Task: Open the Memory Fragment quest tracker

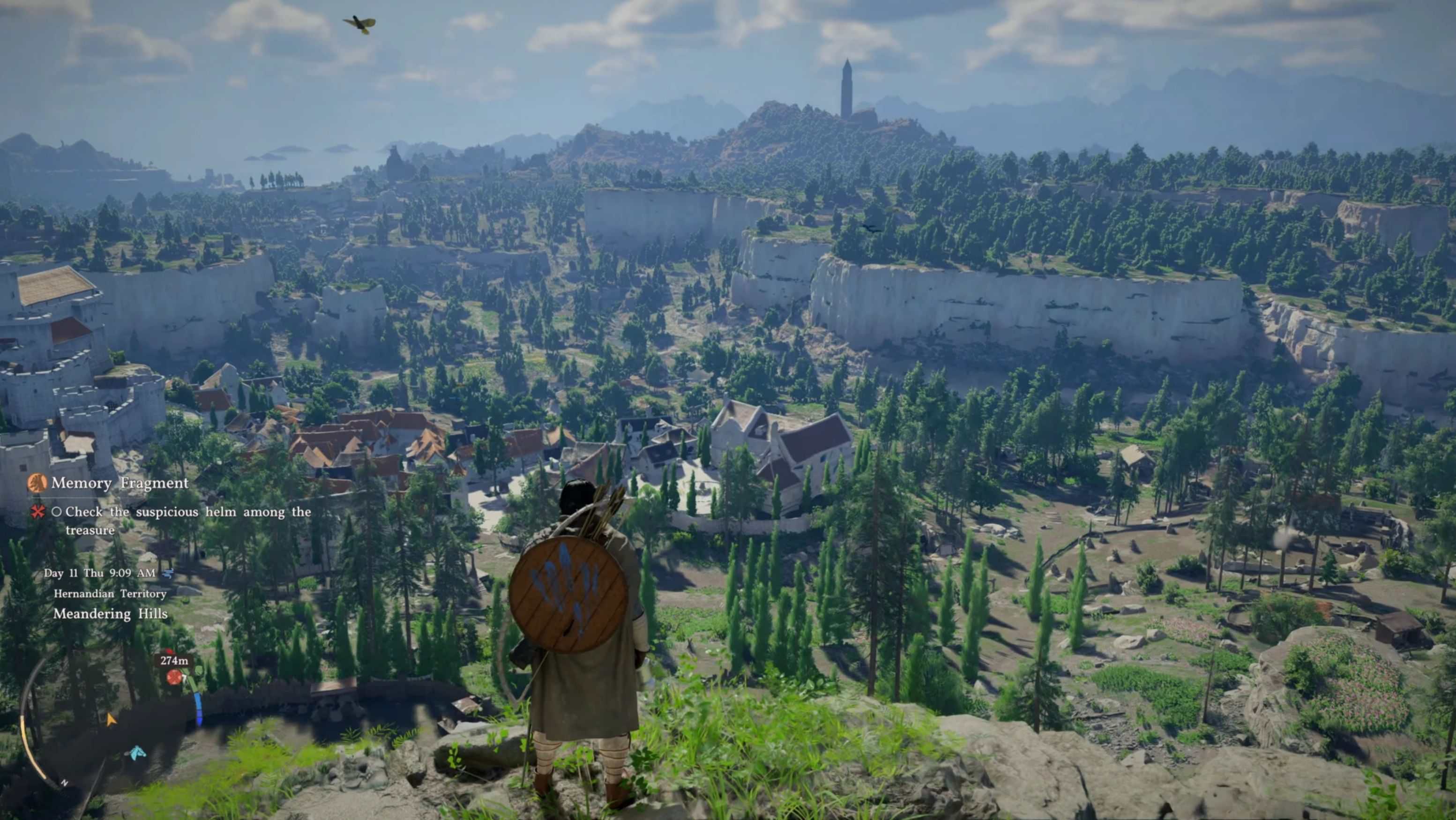Action: point(120,483)
